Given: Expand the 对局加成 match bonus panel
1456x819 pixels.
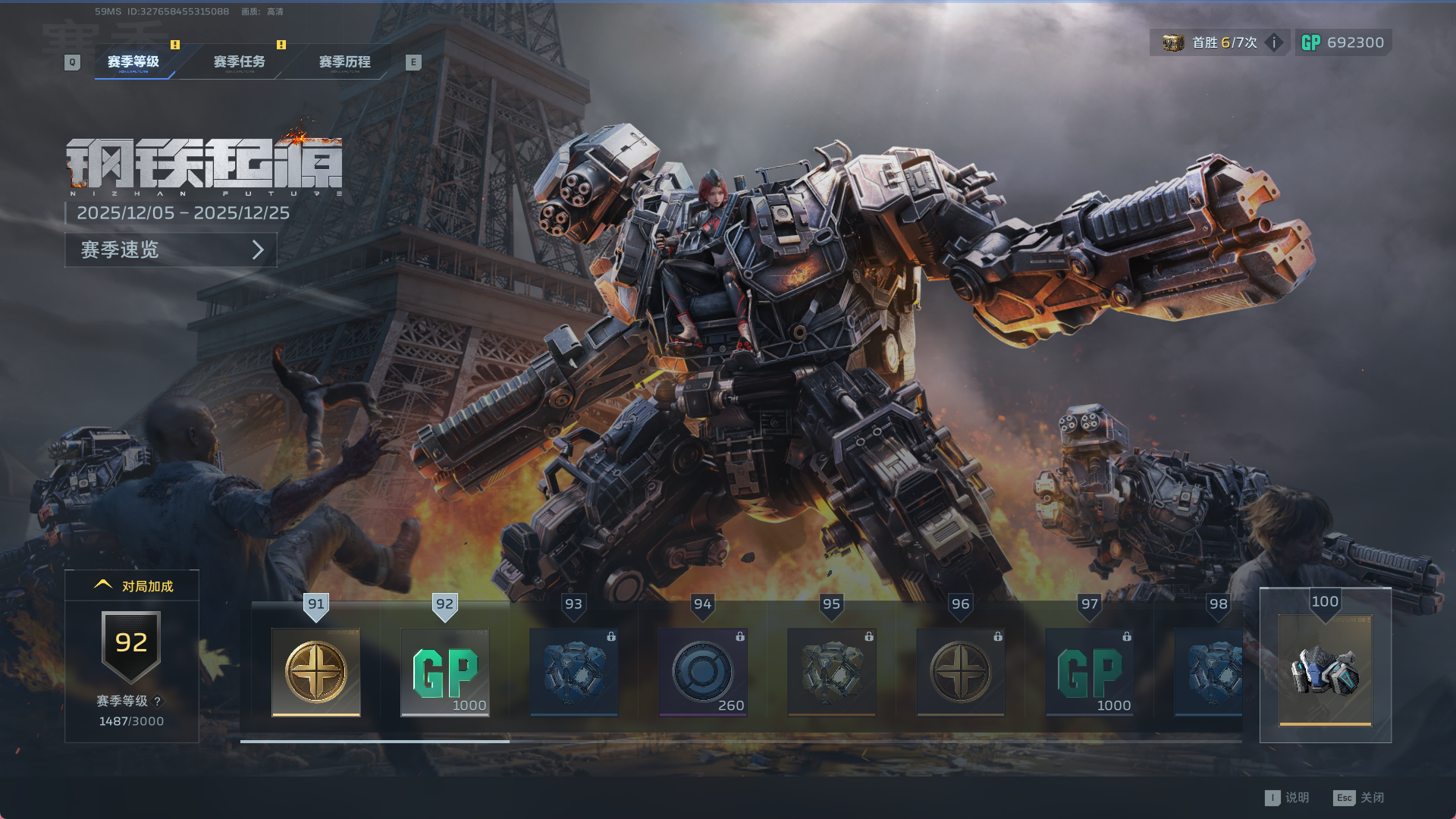Looking at the screenshot, I should pos(133,585).
